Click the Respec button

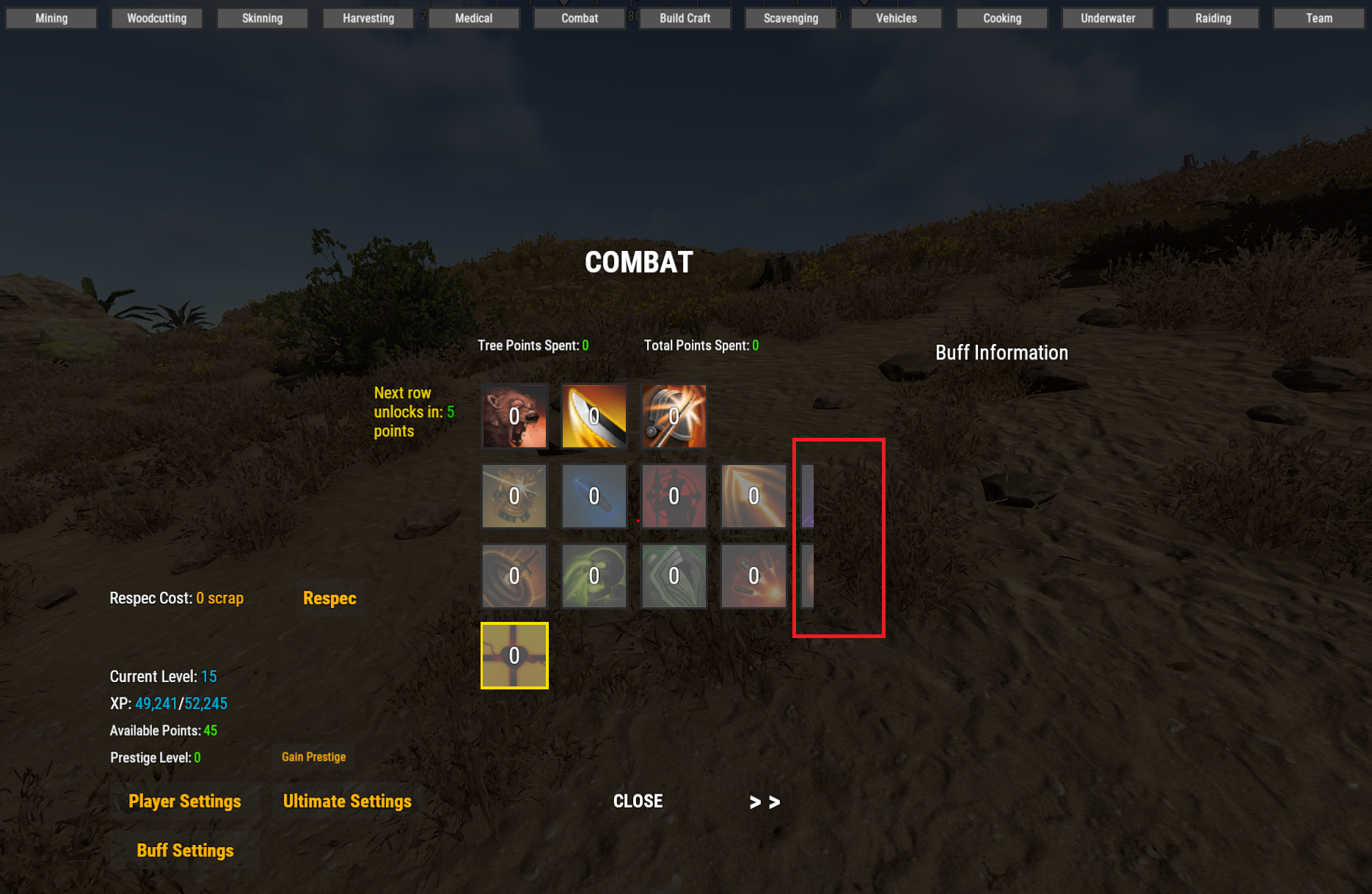point(329,598)
